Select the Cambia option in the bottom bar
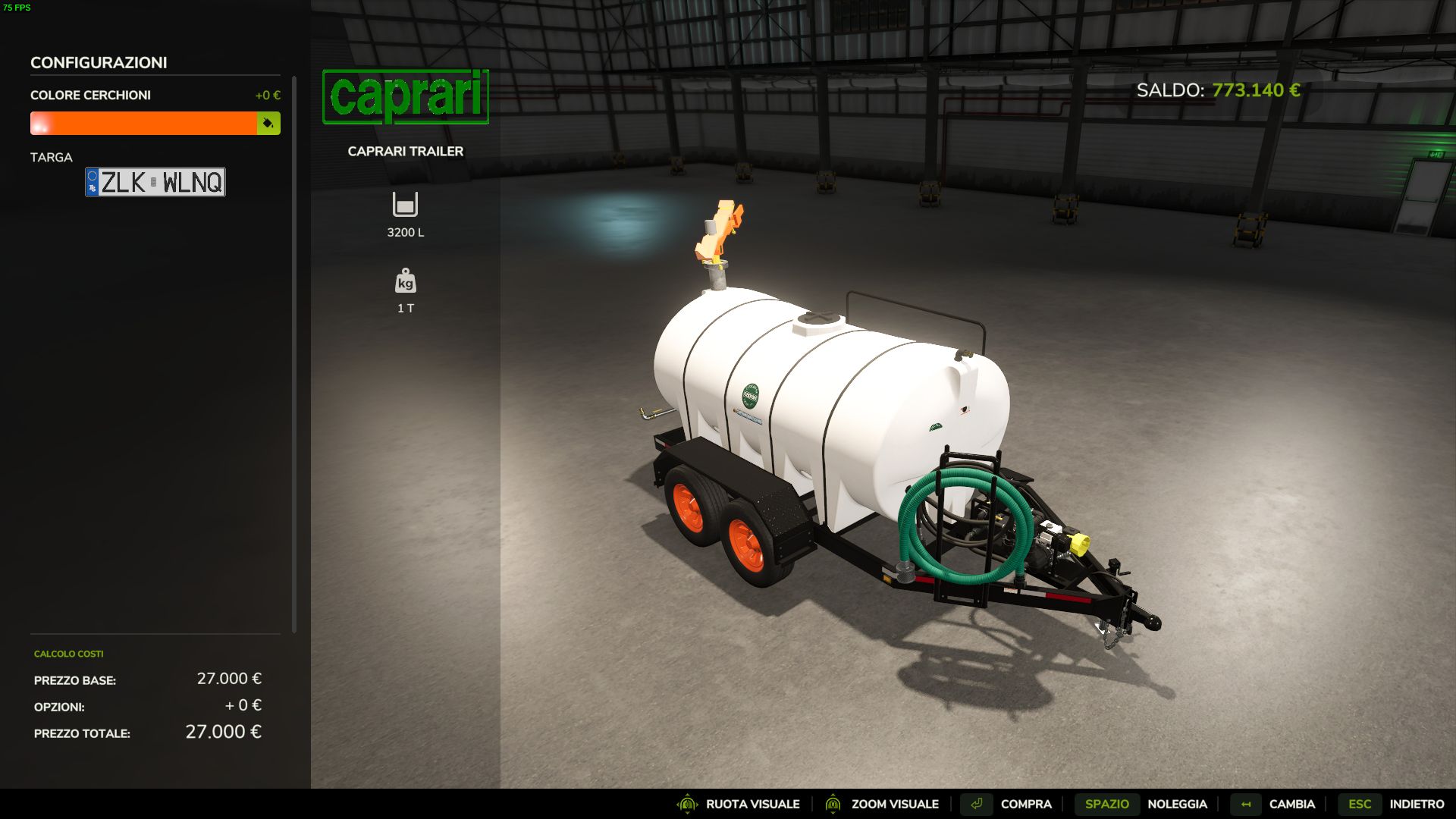Viewport: 1456px width, 819px height. [x=1291, y=804]
